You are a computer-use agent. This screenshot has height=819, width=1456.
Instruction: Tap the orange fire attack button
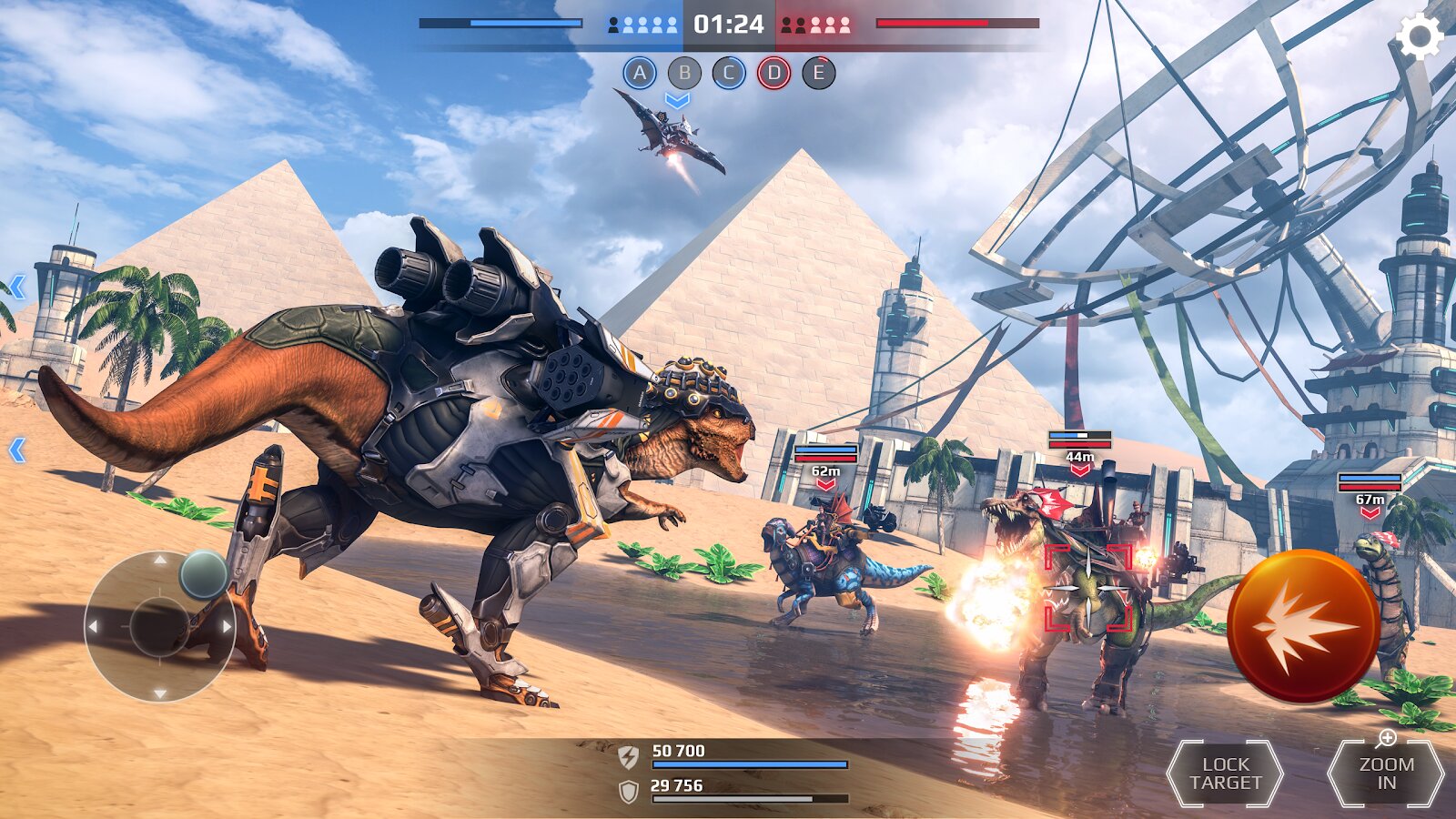(x=1303, y=626)
